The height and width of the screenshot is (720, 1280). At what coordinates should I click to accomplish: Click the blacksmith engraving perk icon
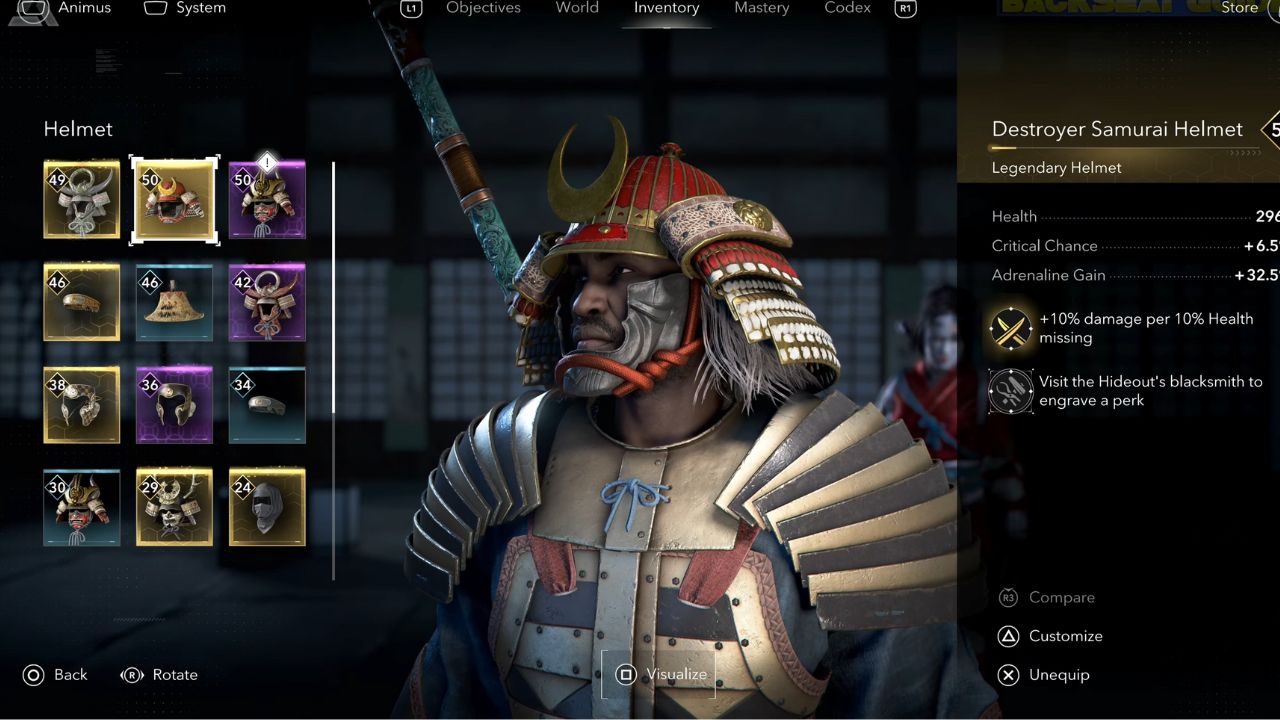pos(1010,391)
